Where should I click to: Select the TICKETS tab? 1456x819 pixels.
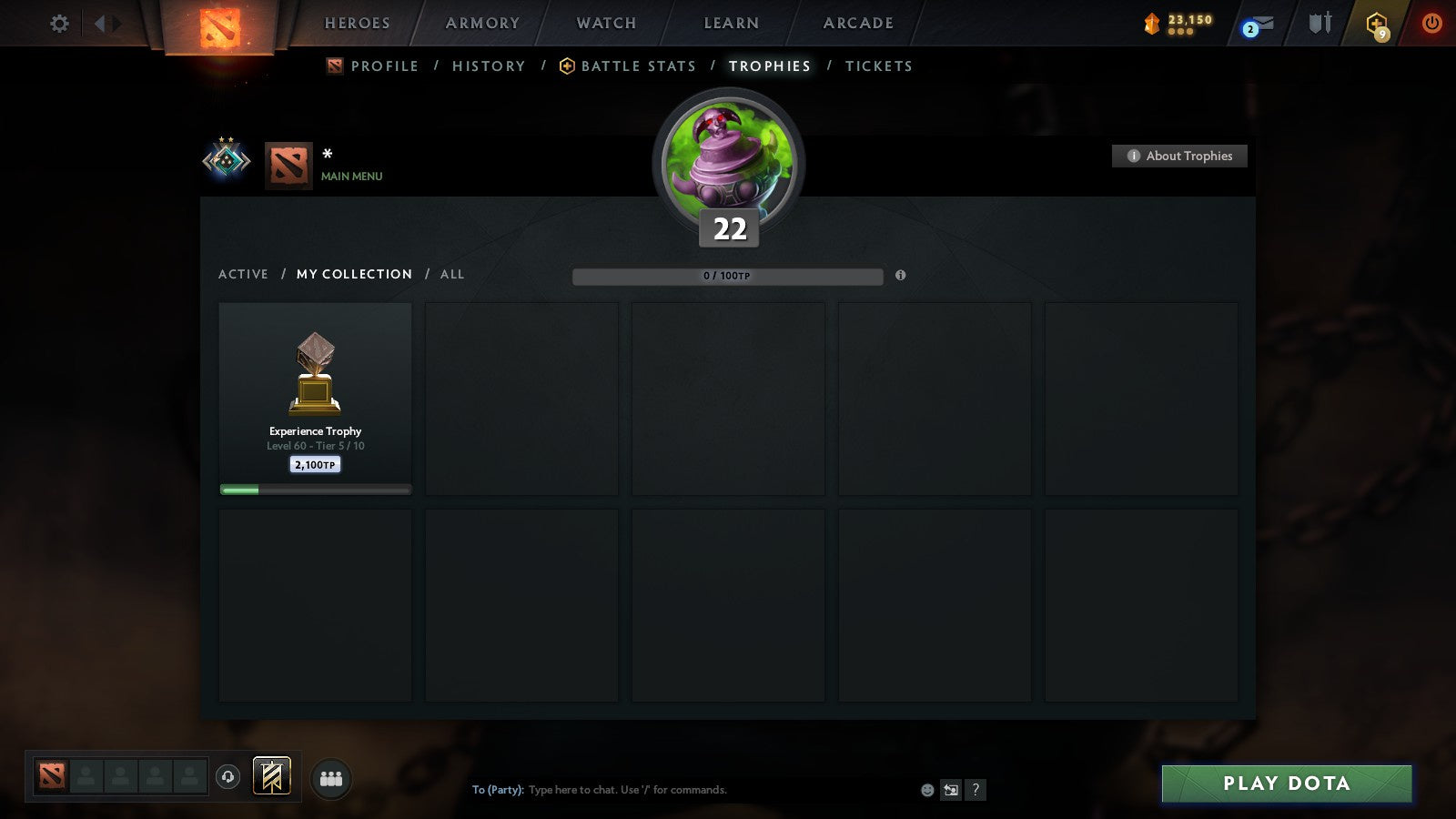pos(879,66)
